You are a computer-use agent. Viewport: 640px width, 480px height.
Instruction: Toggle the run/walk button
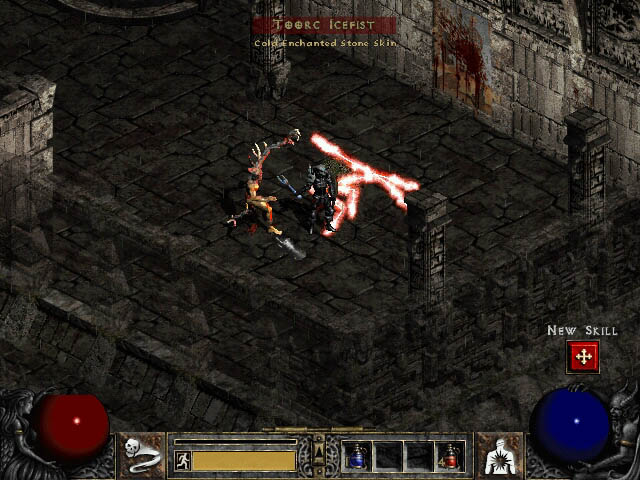point(182,460)
